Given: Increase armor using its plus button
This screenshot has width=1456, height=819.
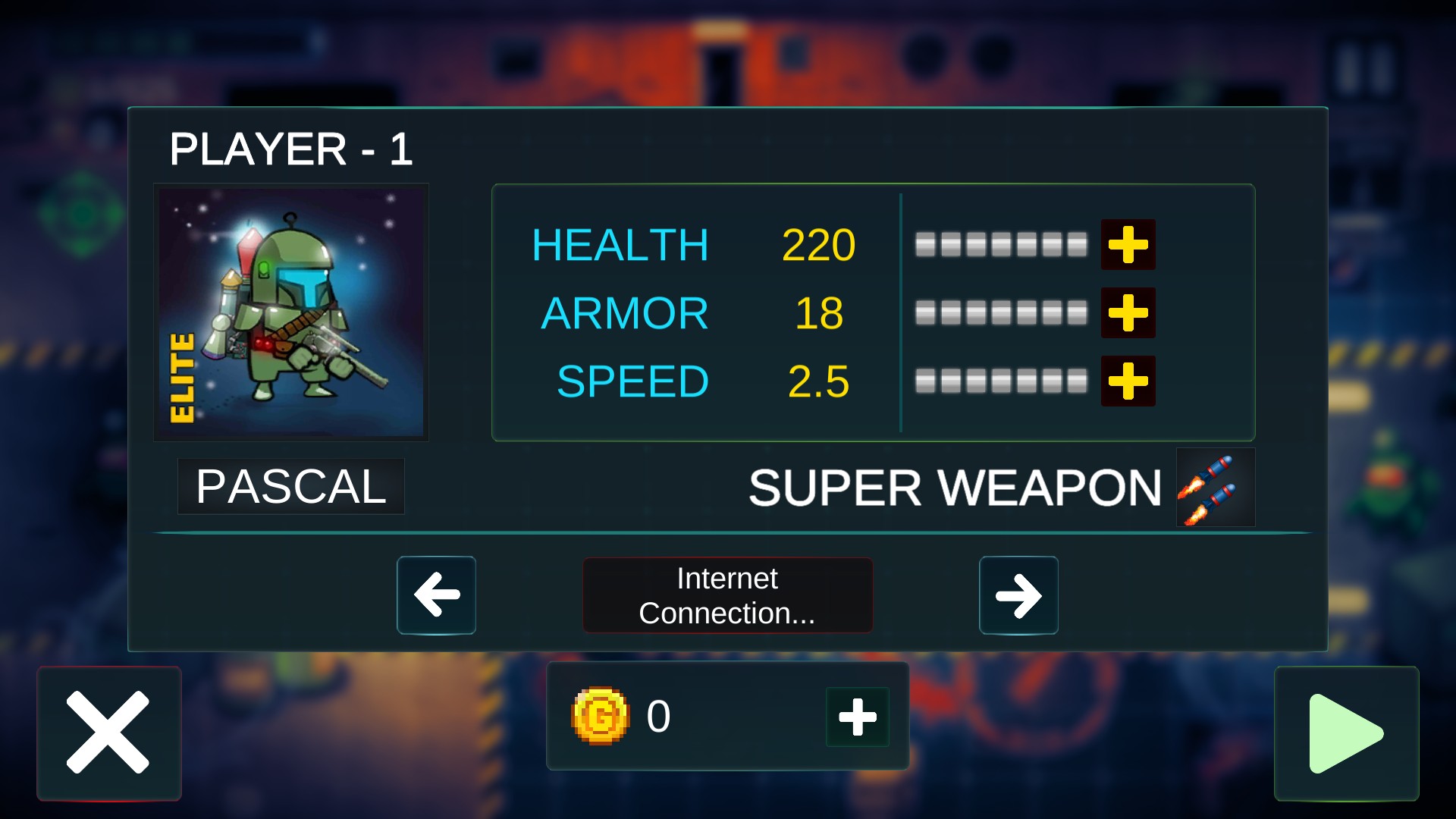Looking at the screenshot, I should 1128,312.
